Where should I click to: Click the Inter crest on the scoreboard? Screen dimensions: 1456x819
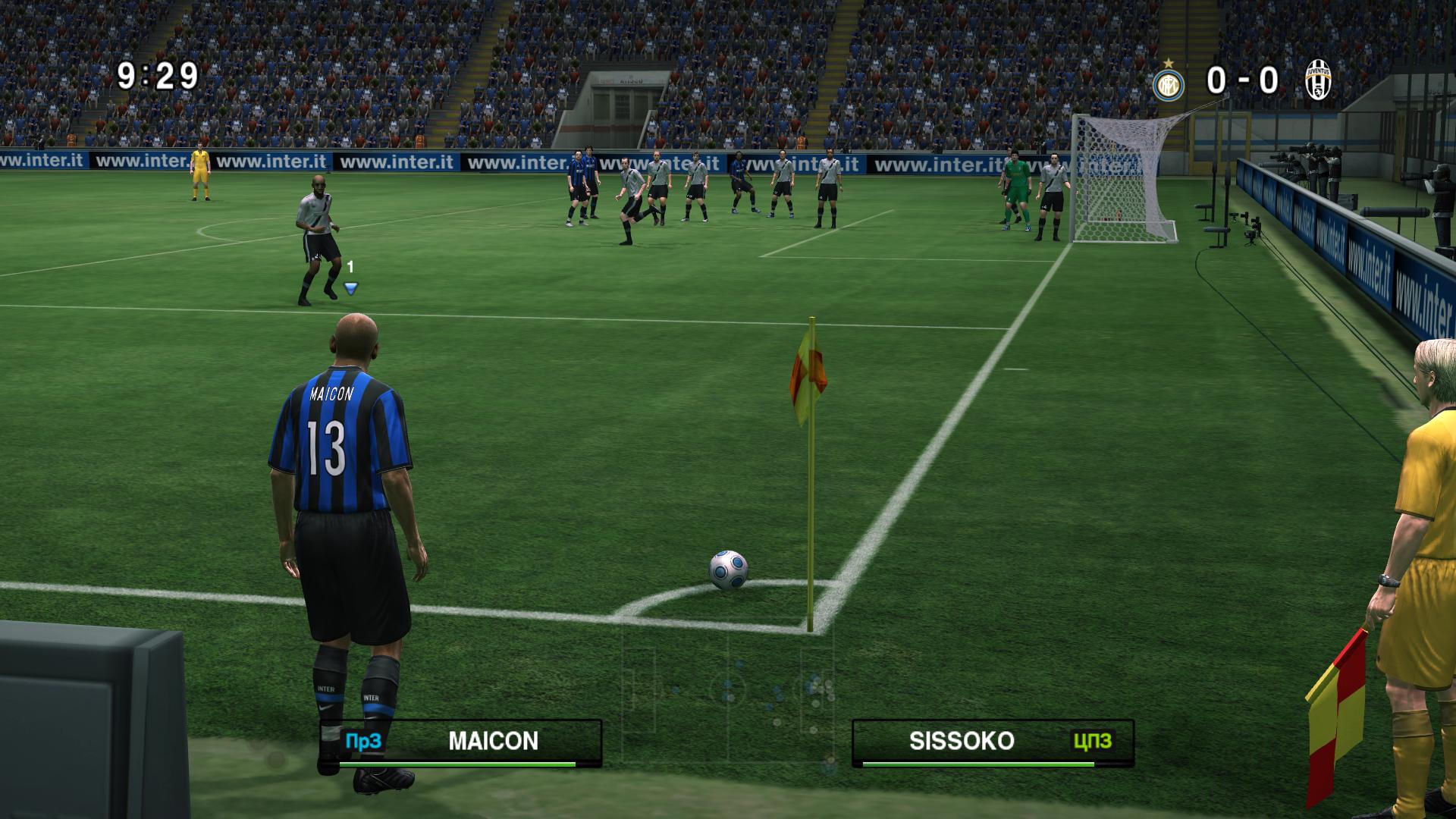pos(1169,83)
